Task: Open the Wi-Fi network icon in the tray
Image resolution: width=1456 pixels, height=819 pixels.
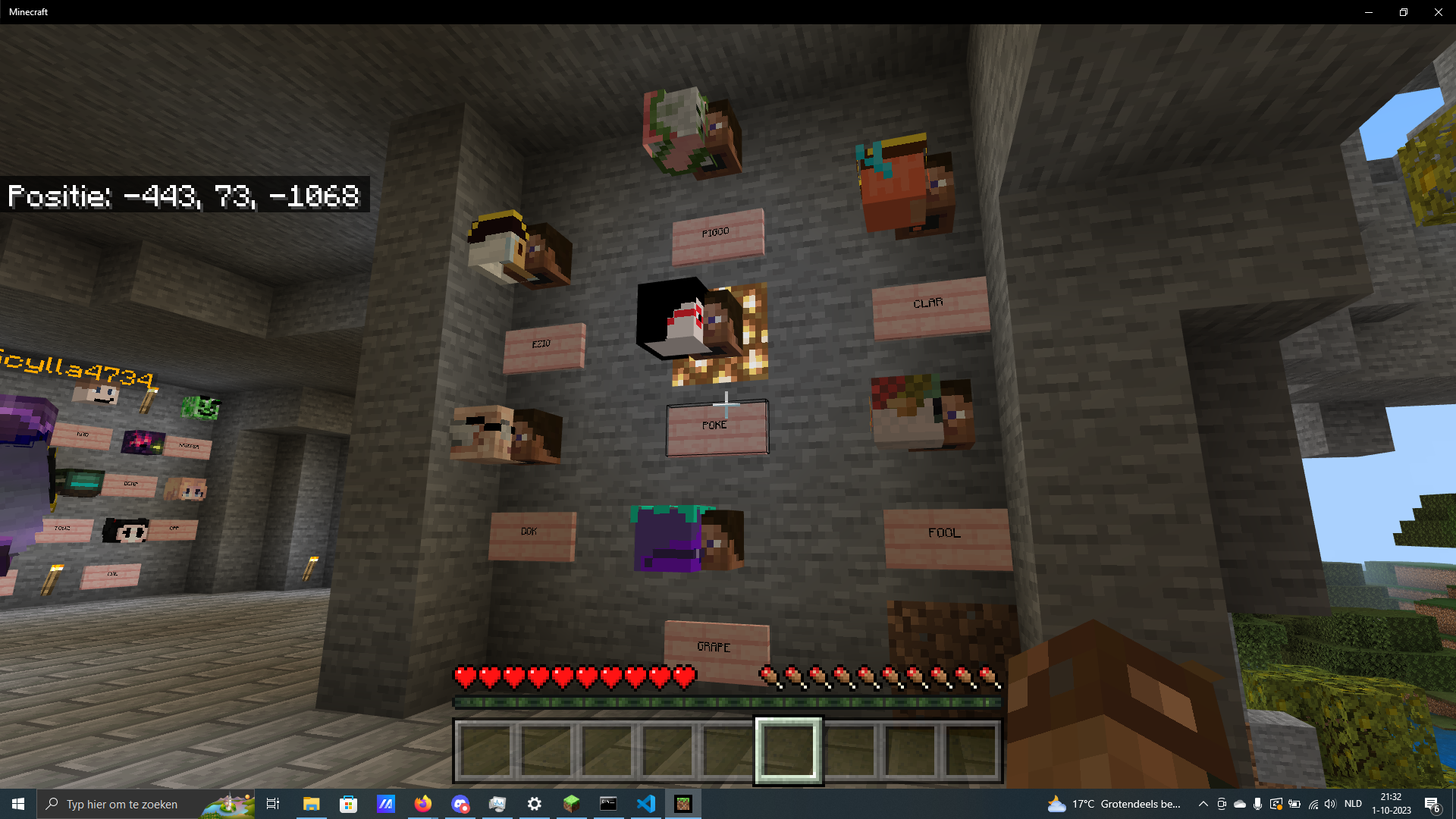Action: [x=1313, y=804]
